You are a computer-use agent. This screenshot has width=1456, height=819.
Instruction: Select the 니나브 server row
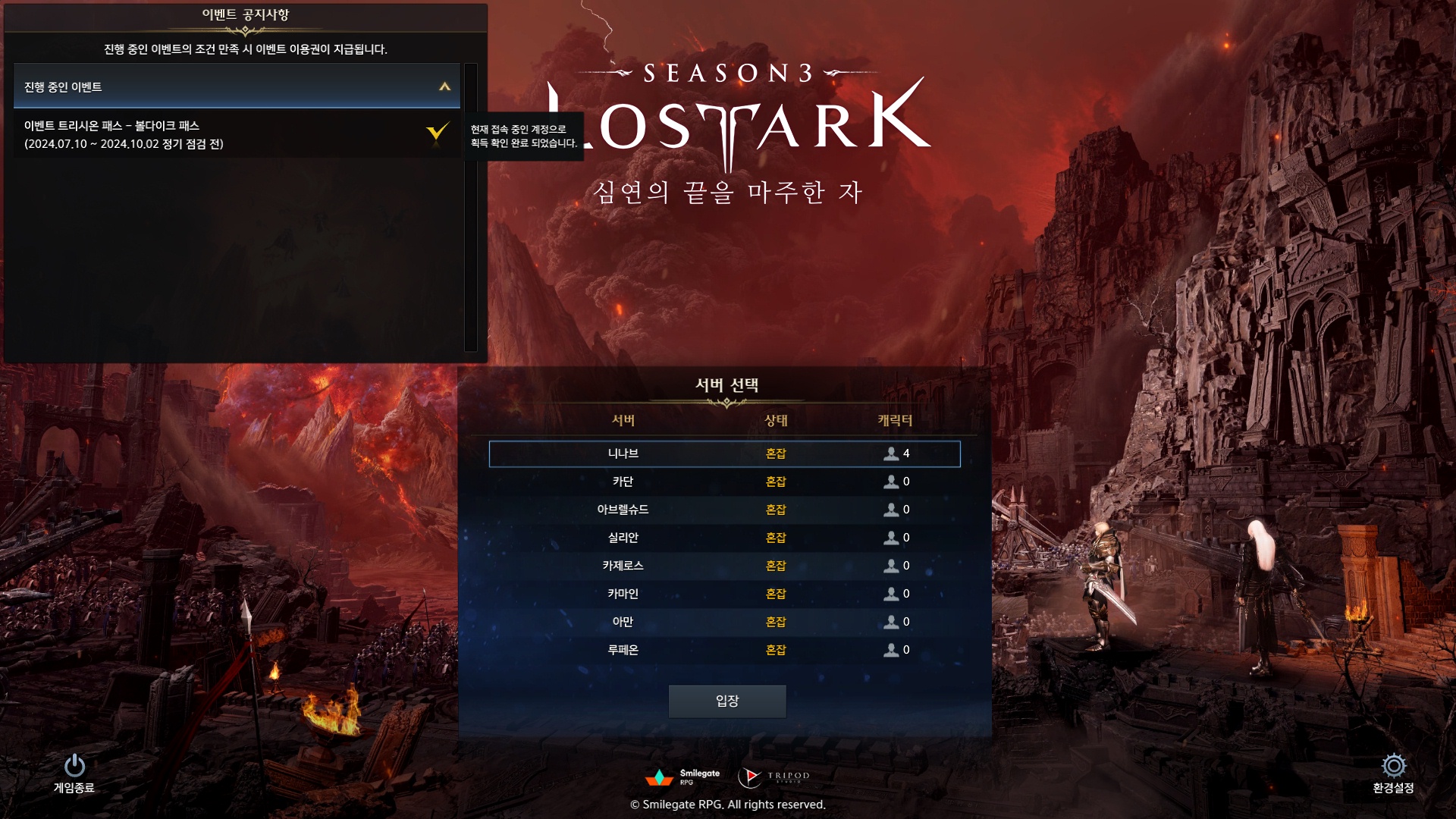[724, 453]
